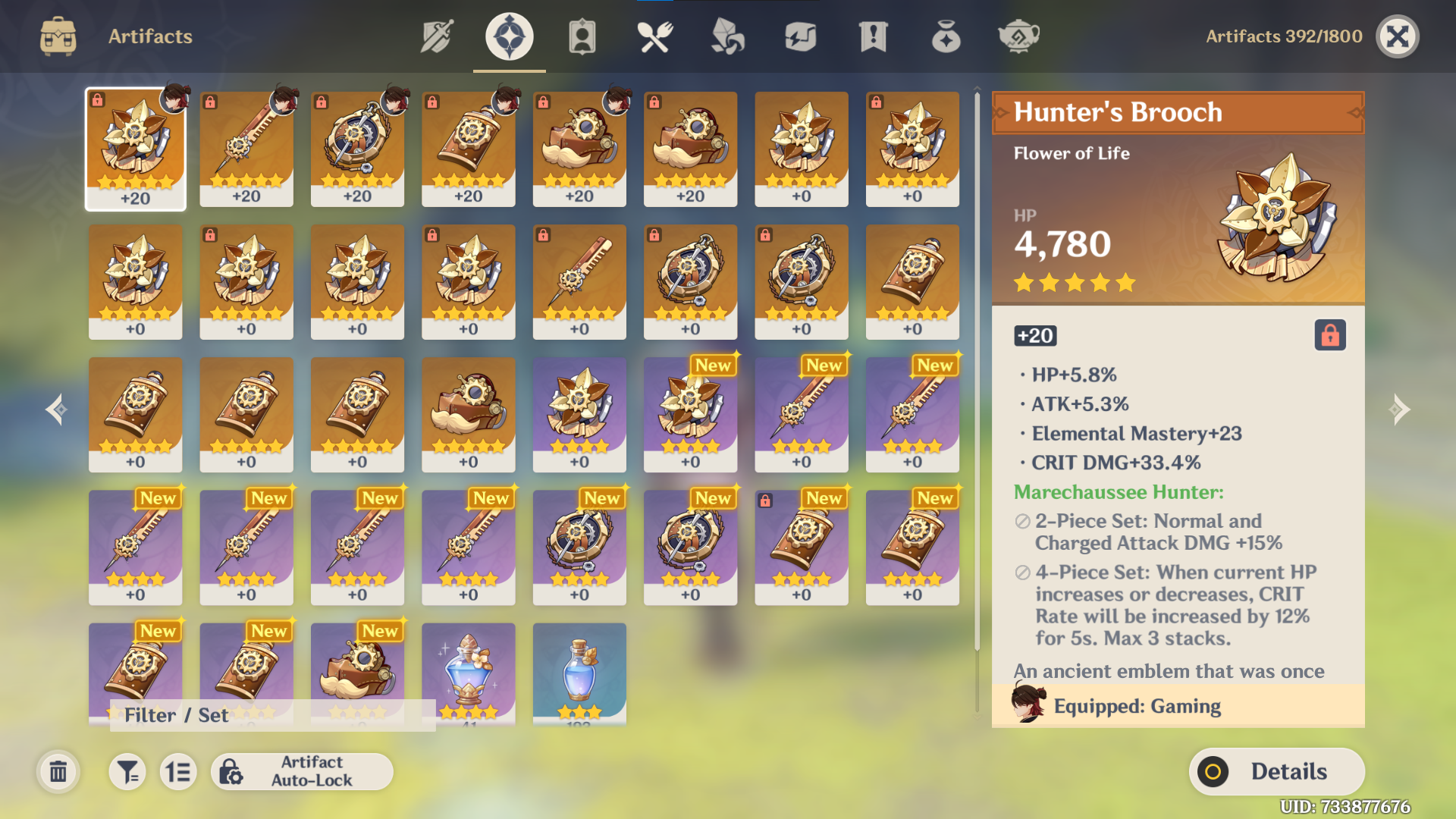
Task: Switch to the Weapons inventory icon
Action: pyautogui.click(x=437, y=36)
